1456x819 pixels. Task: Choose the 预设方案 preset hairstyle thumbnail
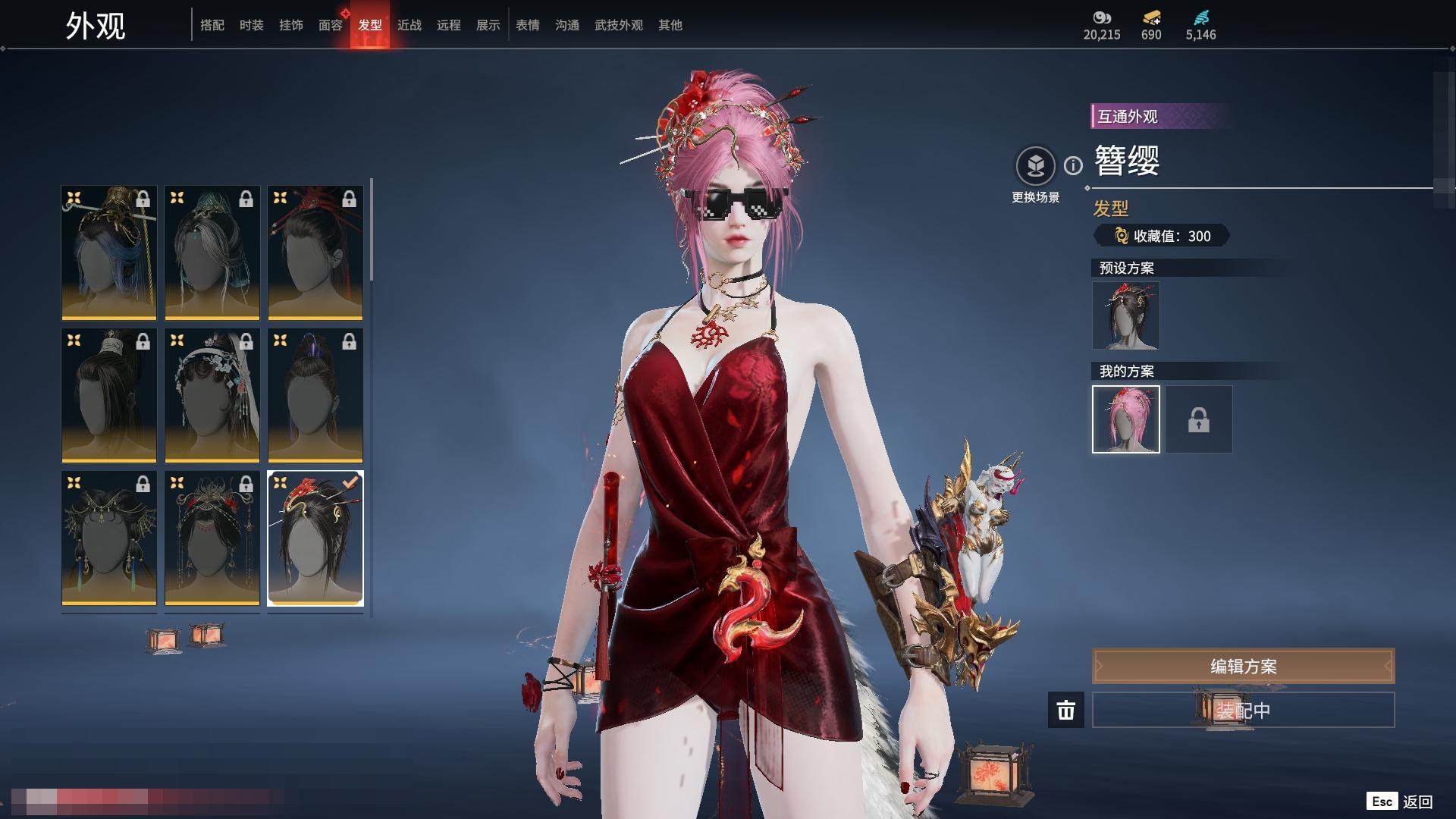pos(1126,315)
